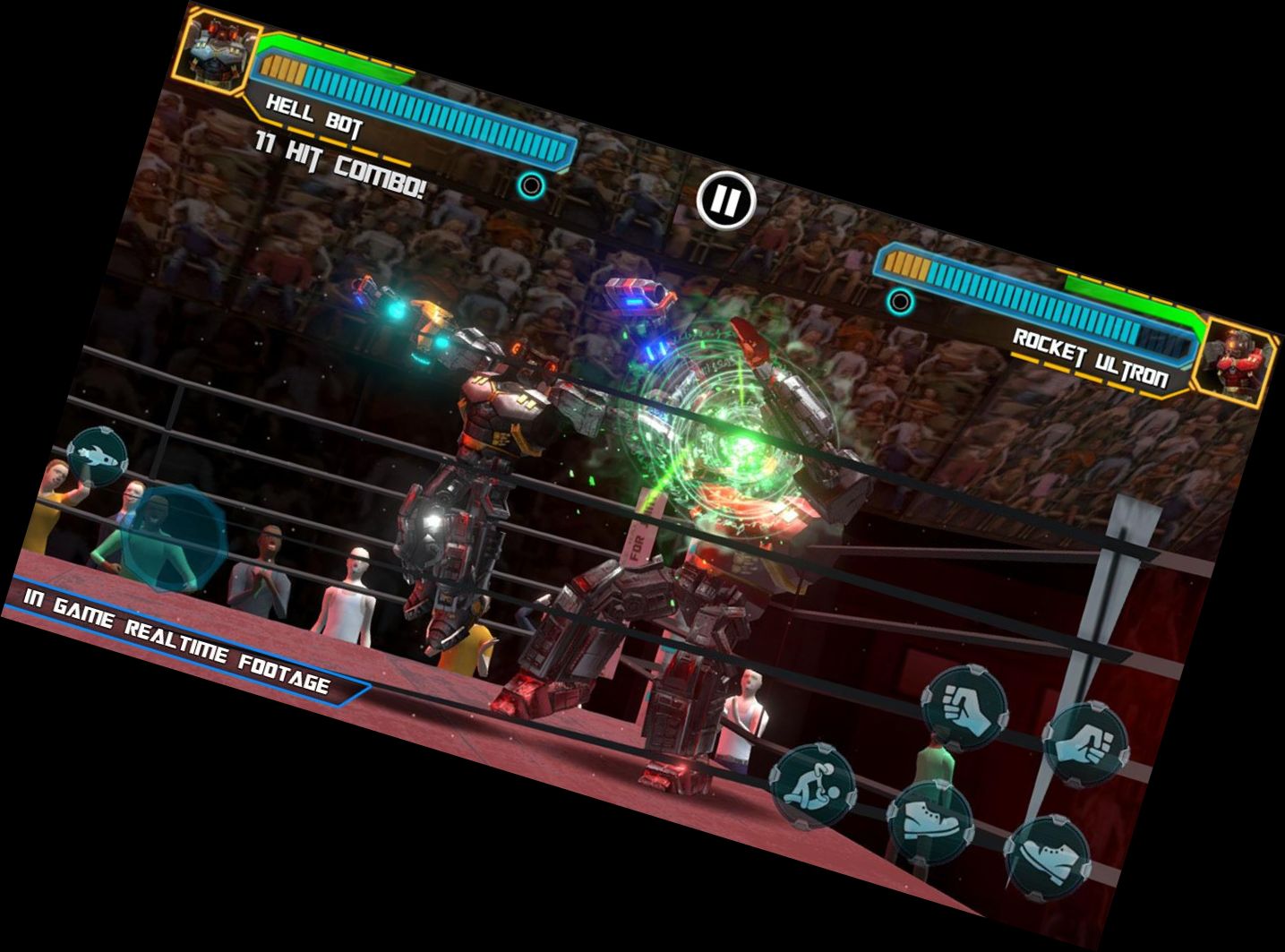Kick using the high-top boot button
1285x952 pixels.
click(x=930, y=822)
